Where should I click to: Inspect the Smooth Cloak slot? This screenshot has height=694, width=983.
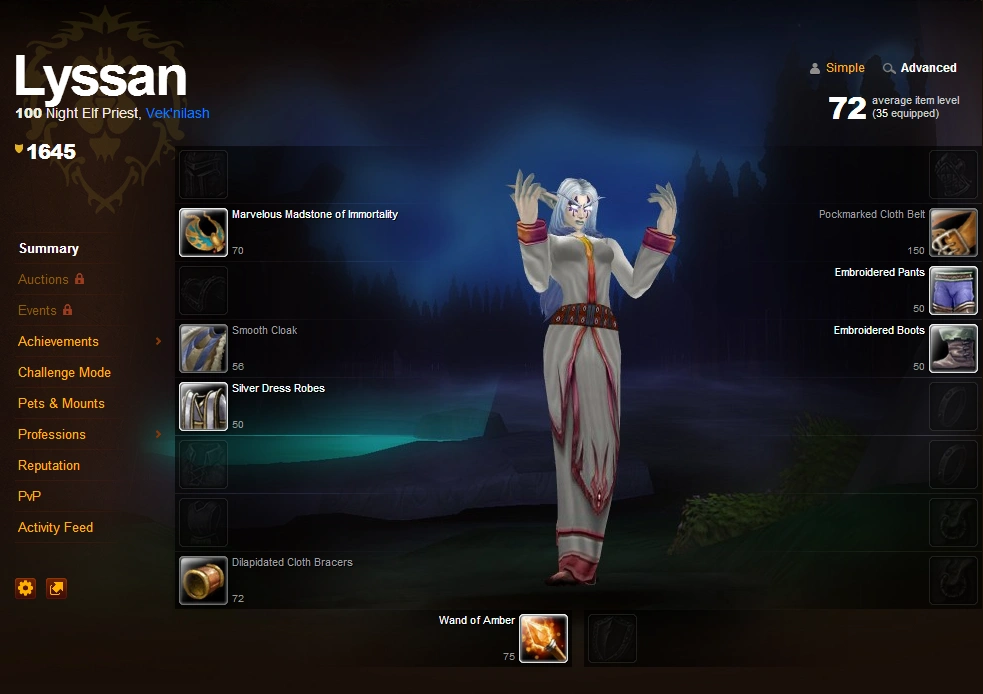pyautogui.click(x=204, y=349)
